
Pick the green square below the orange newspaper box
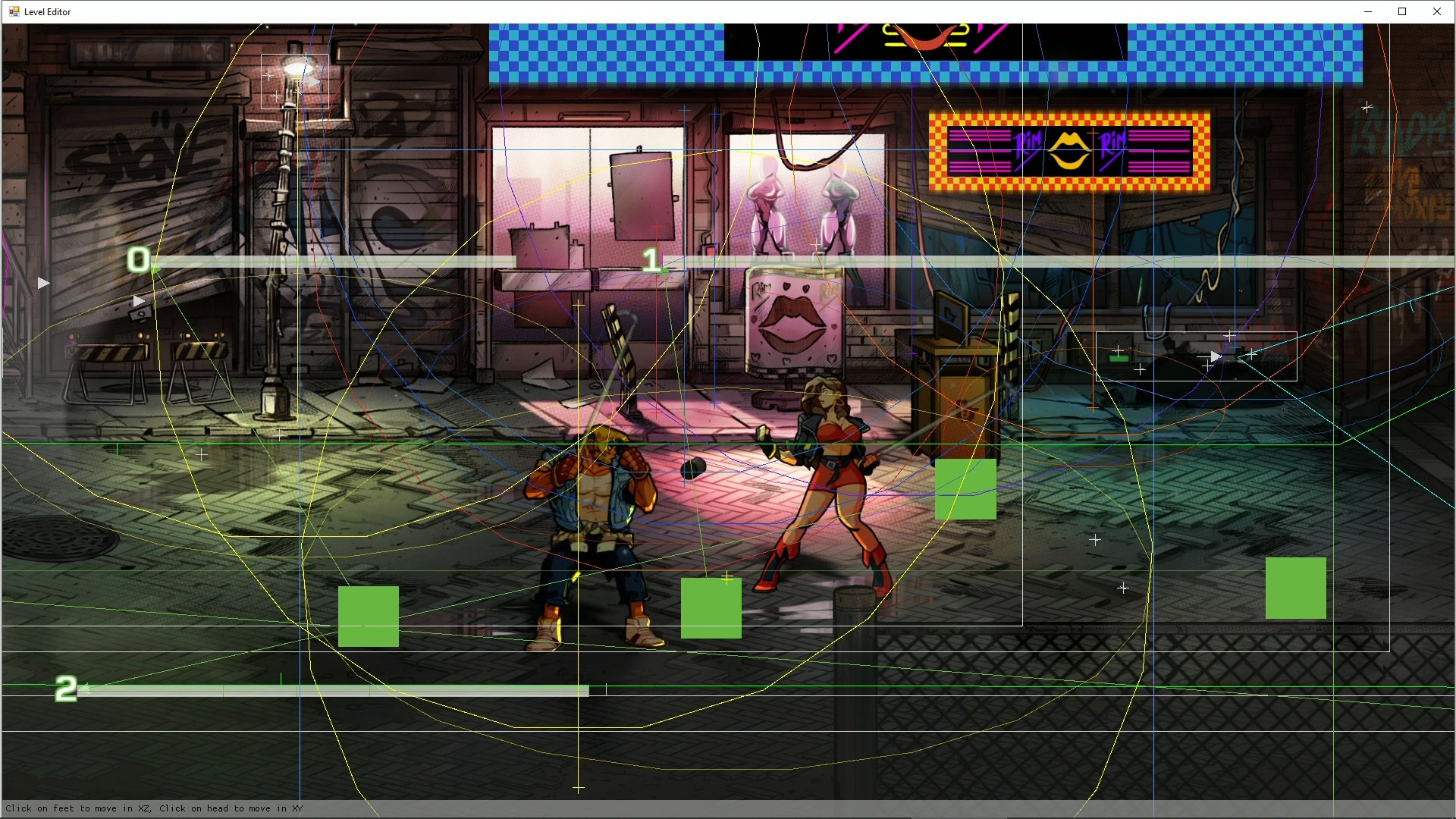965,489
